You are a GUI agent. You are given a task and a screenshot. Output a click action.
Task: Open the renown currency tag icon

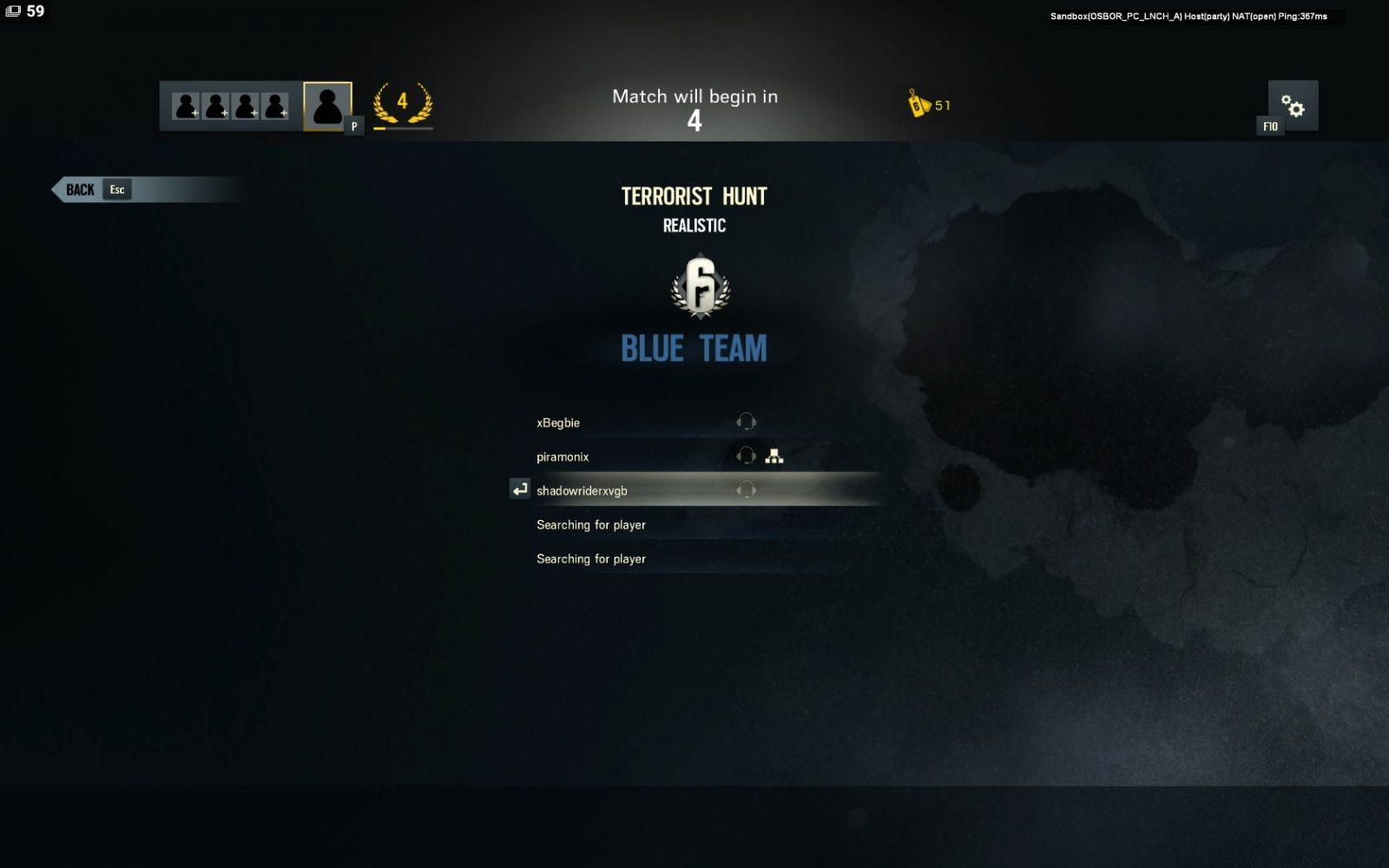pos(918,104)
